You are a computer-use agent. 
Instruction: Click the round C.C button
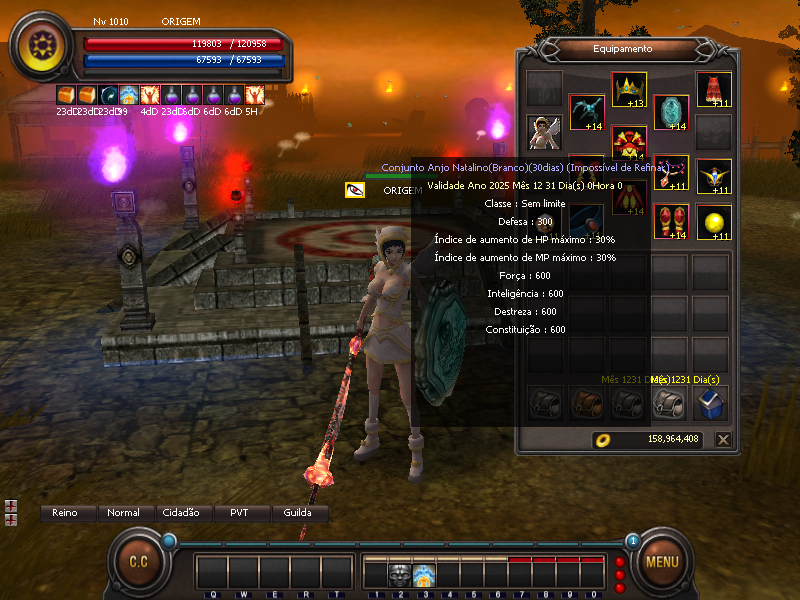[138, 561]
